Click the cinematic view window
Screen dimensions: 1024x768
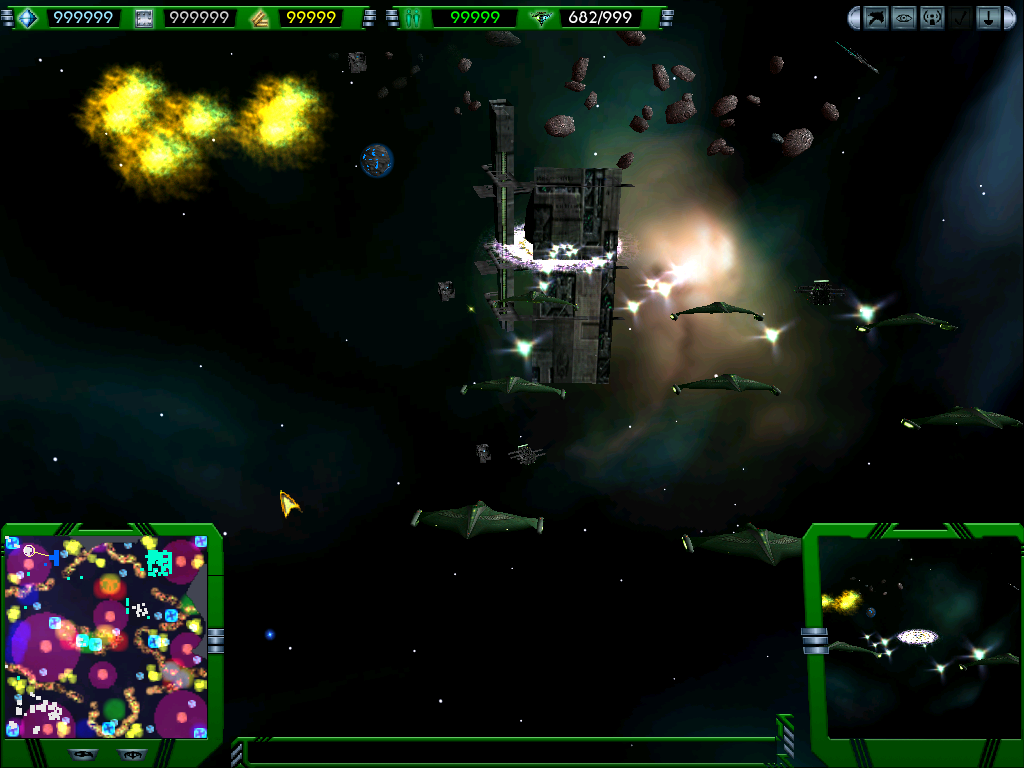[x=918, y=636]
